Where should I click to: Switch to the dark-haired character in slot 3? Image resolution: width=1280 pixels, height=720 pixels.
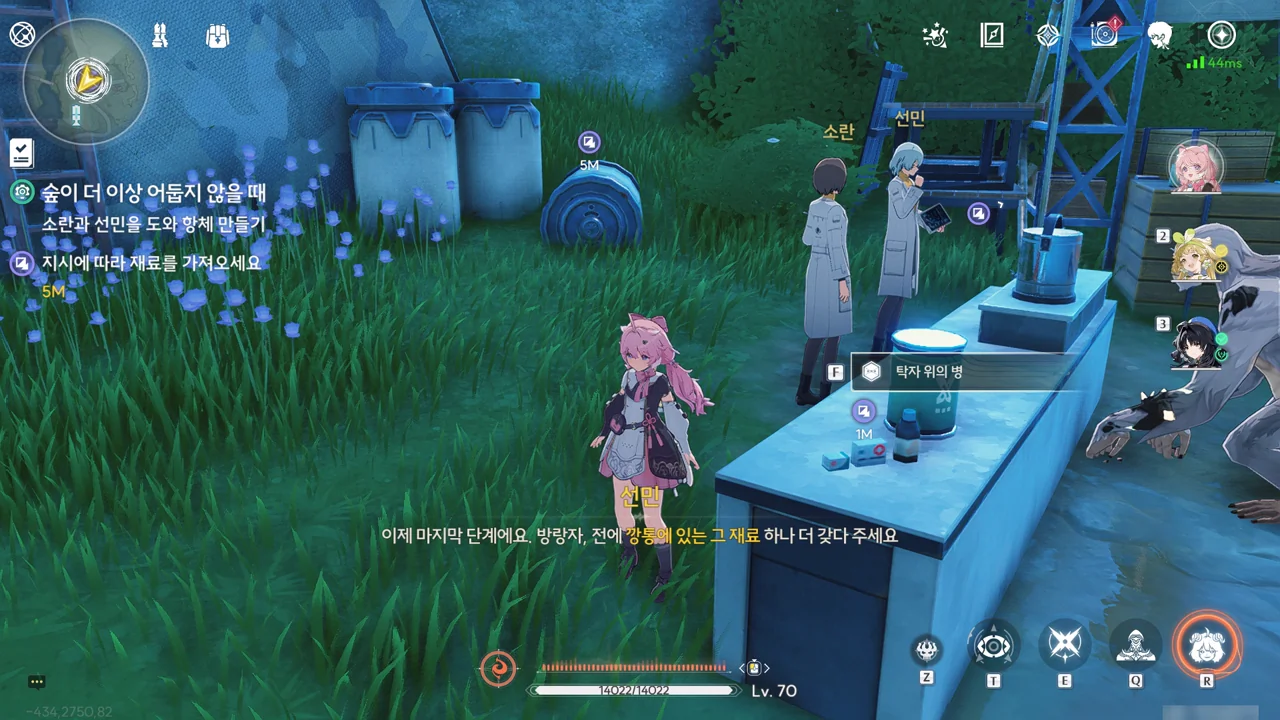(x=1198, y=343)
